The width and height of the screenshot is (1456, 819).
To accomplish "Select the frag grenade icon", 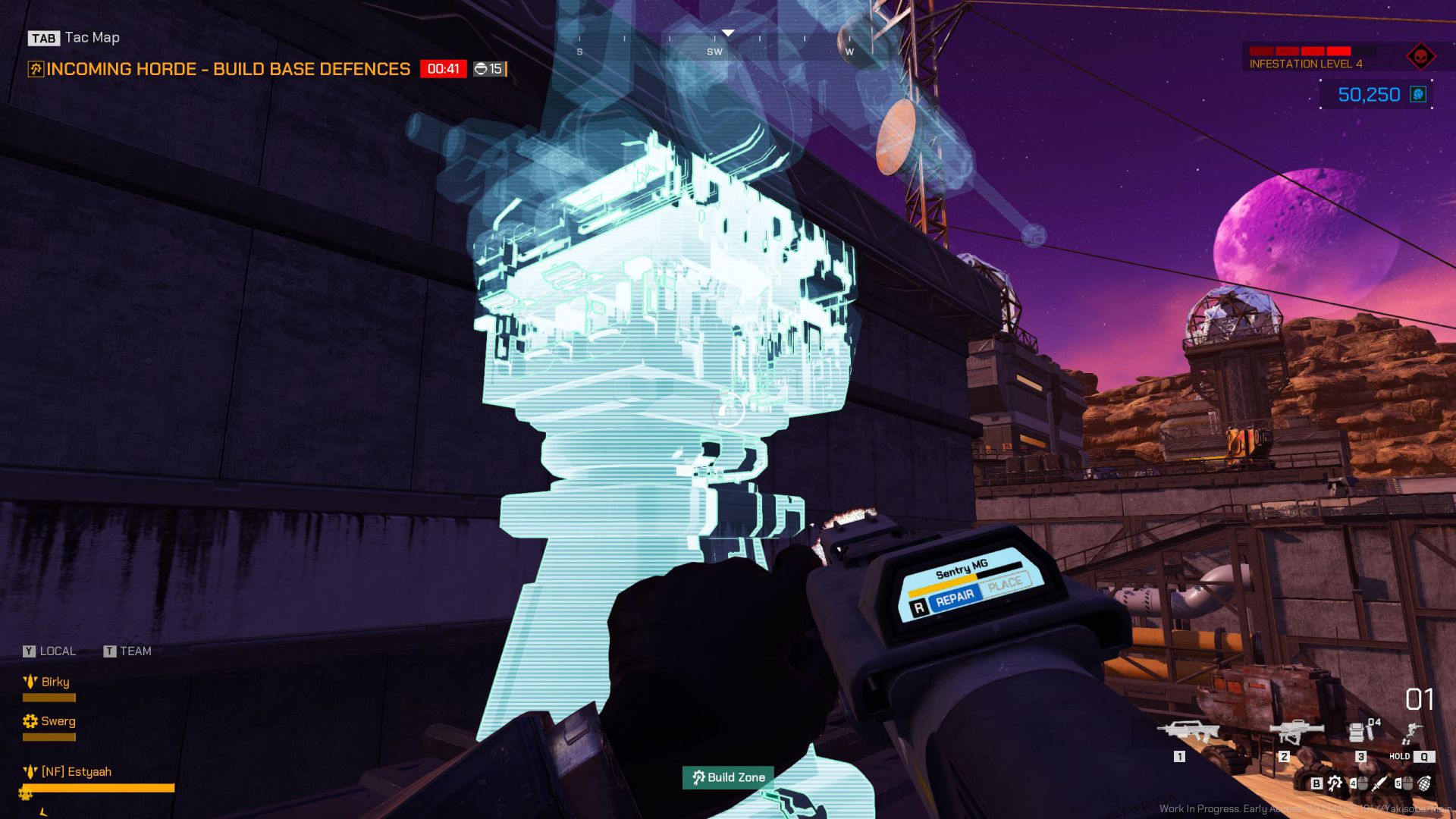I will pyautogui.click(x=1423, y=783).
